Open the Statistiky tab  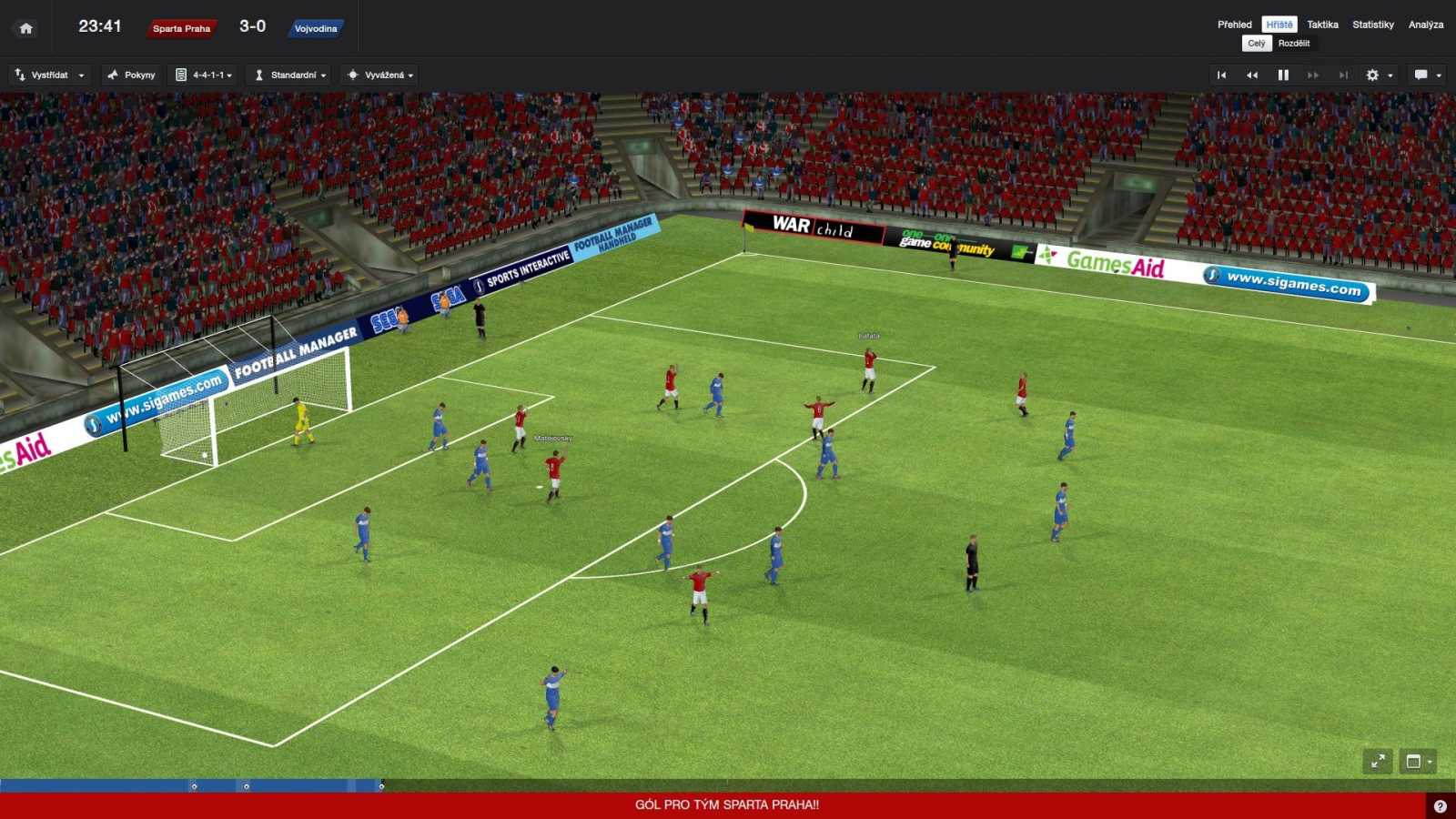(x=1372, y=25)
